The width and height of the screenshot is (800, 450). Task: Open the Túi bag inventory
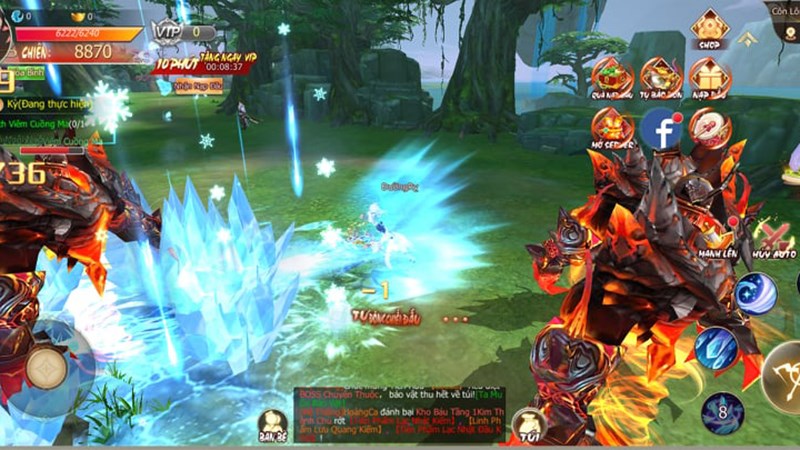[528, 424]
